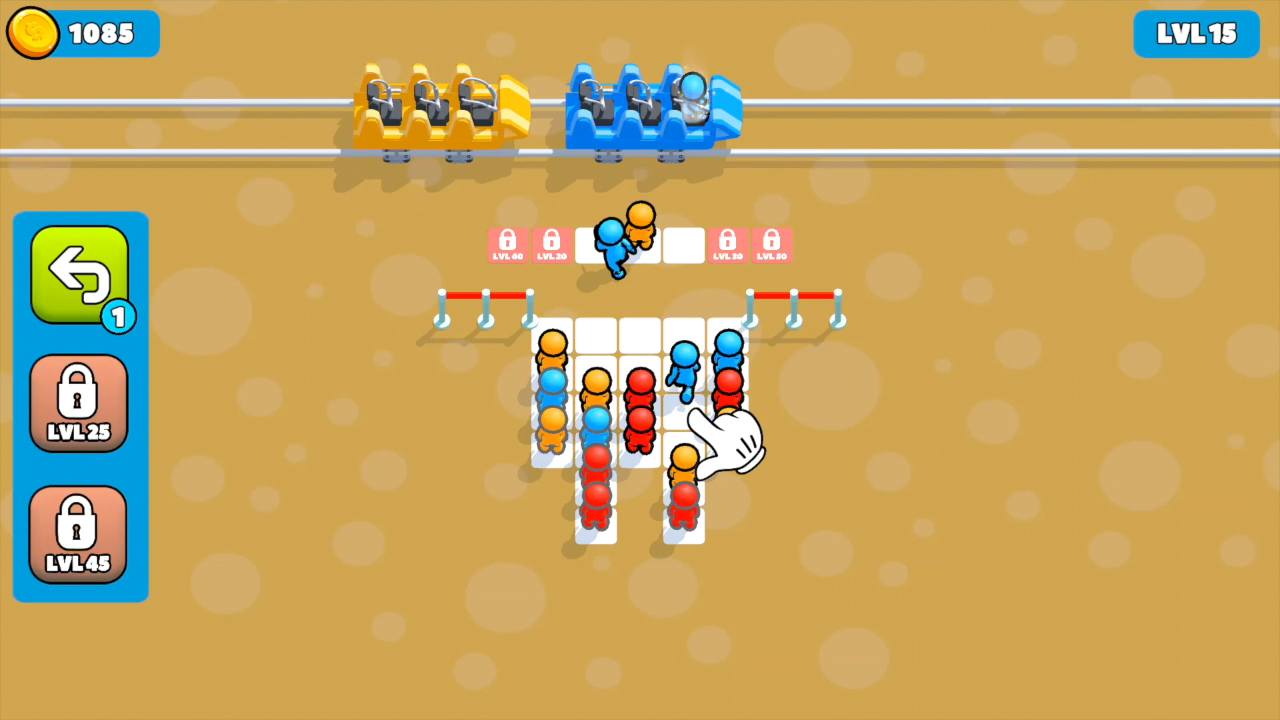Click the gold coin icon
The width and height of the screenshot is (1280, 720).
tap(31, 33)
